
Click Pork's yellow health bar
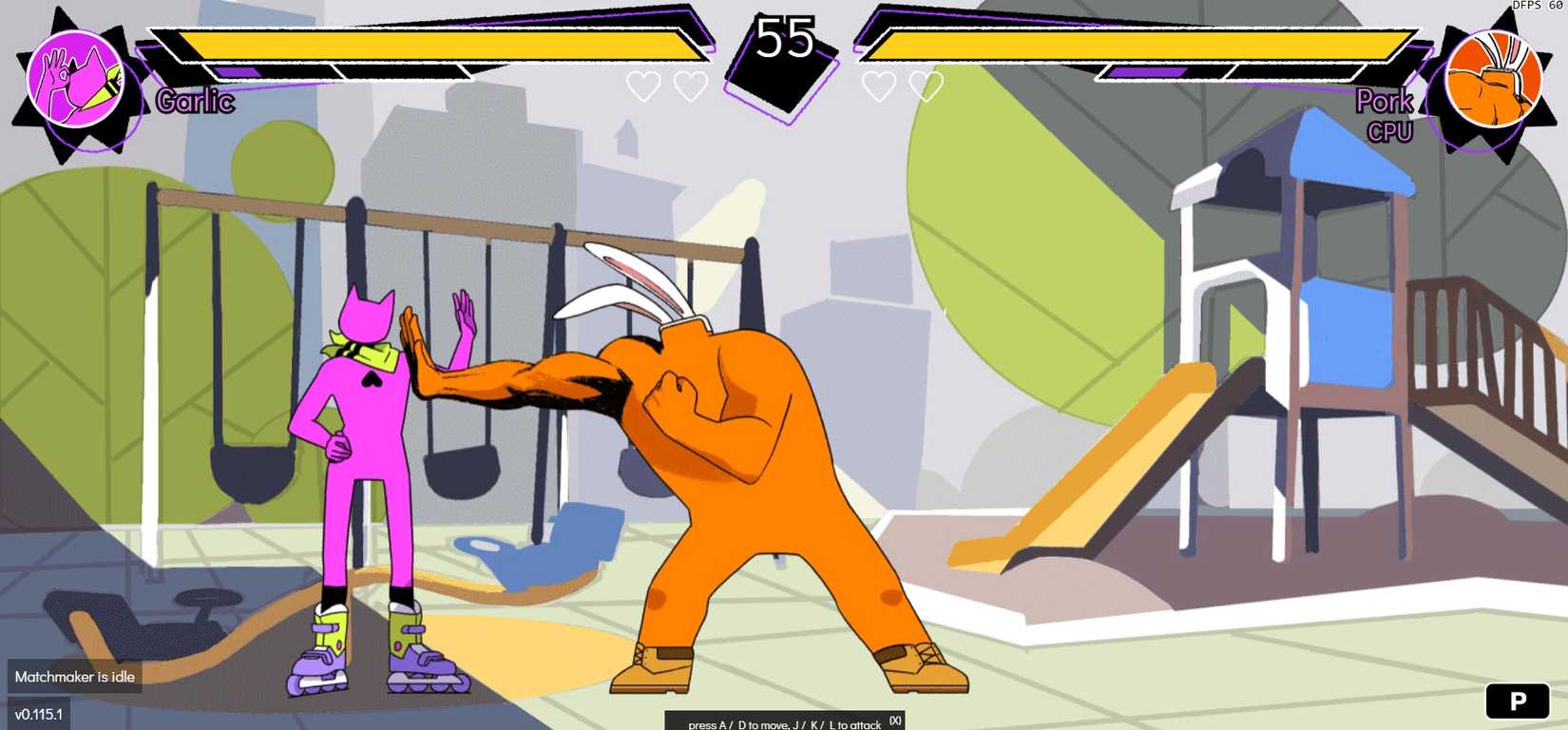click(x=1131, y=44)
